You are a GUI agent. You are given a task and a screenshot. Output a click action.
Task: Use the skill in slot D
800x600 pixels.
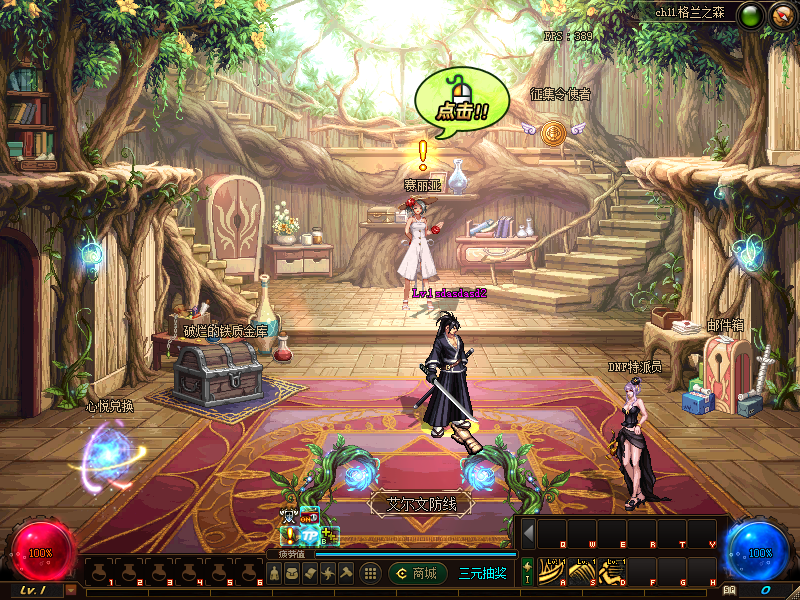[613, 570]
